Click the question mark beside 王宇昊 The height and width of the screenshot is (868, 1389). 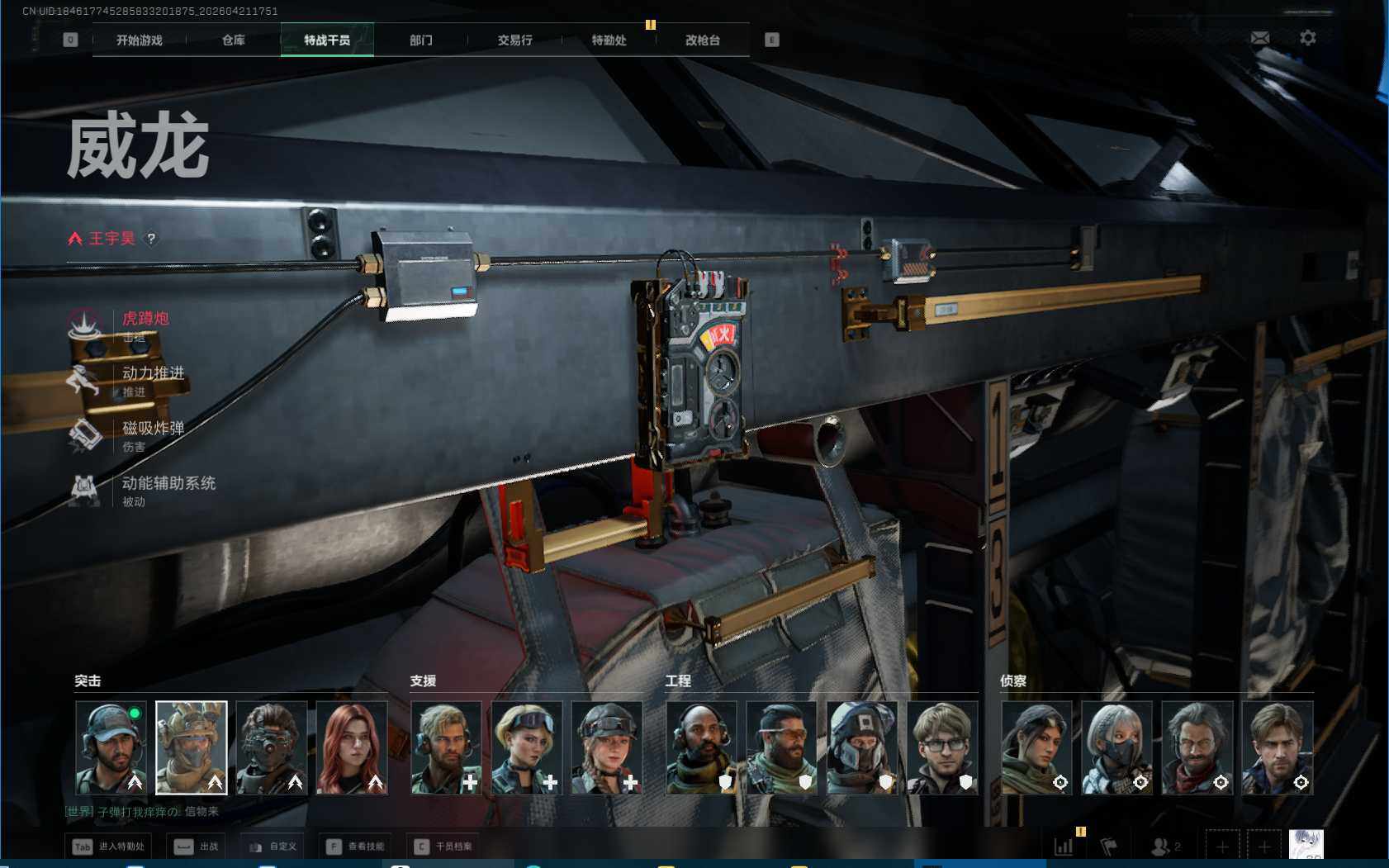(x=151, y=239)
